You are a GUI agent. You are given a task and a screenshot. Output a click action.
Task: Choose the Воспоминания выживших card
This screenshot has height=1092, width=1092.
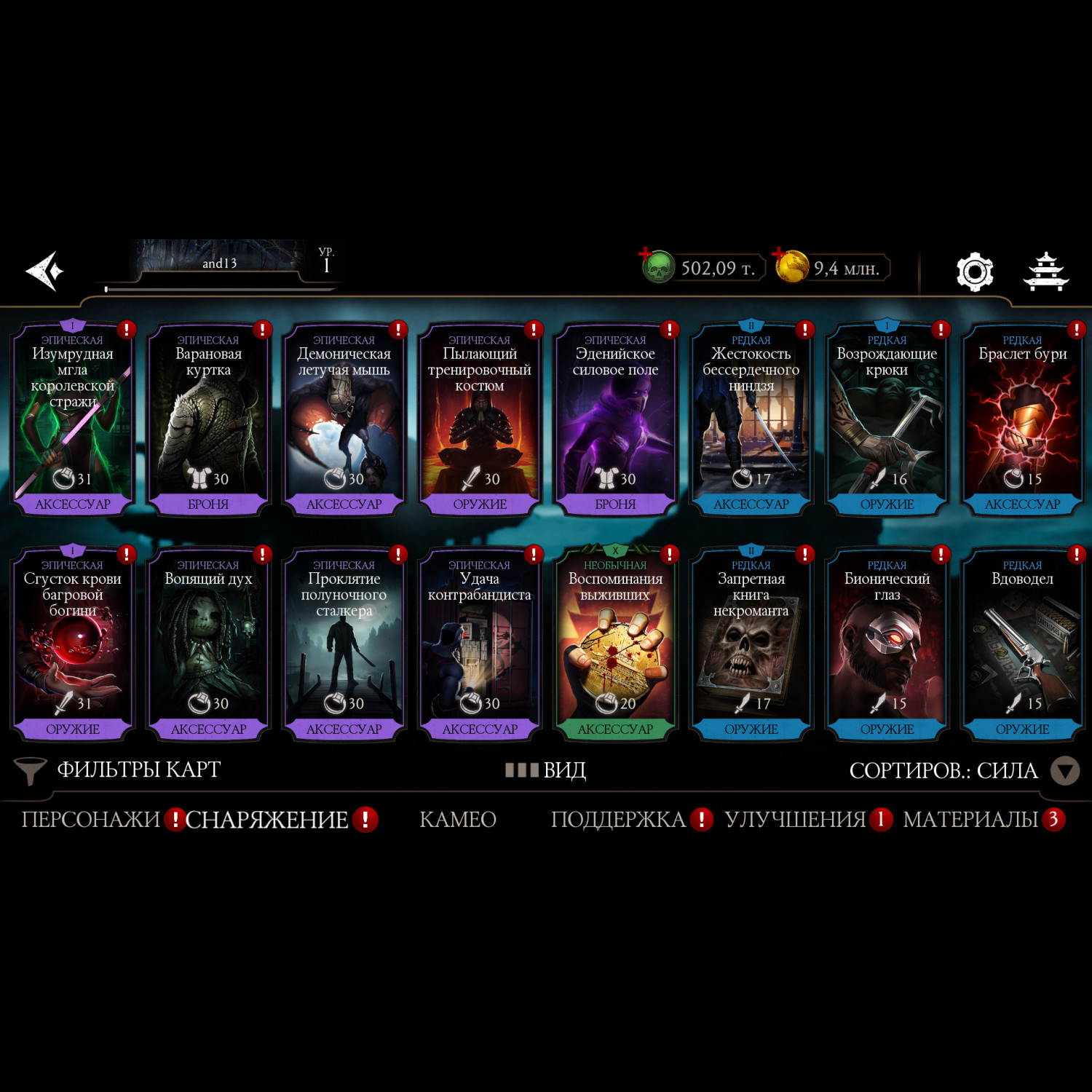(x=615, y=644)
